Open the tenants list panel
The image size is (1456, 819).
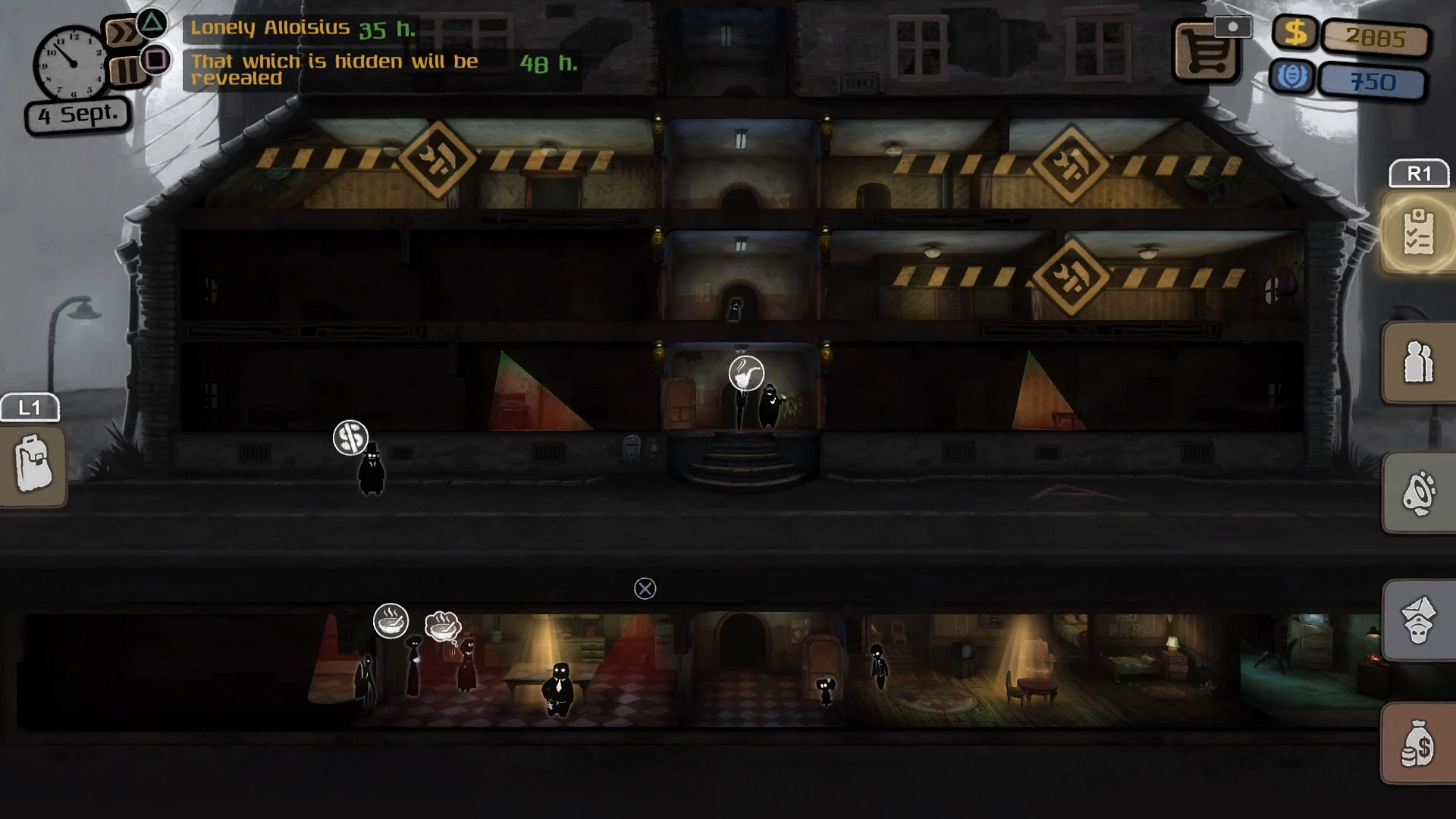(1419, 362)
